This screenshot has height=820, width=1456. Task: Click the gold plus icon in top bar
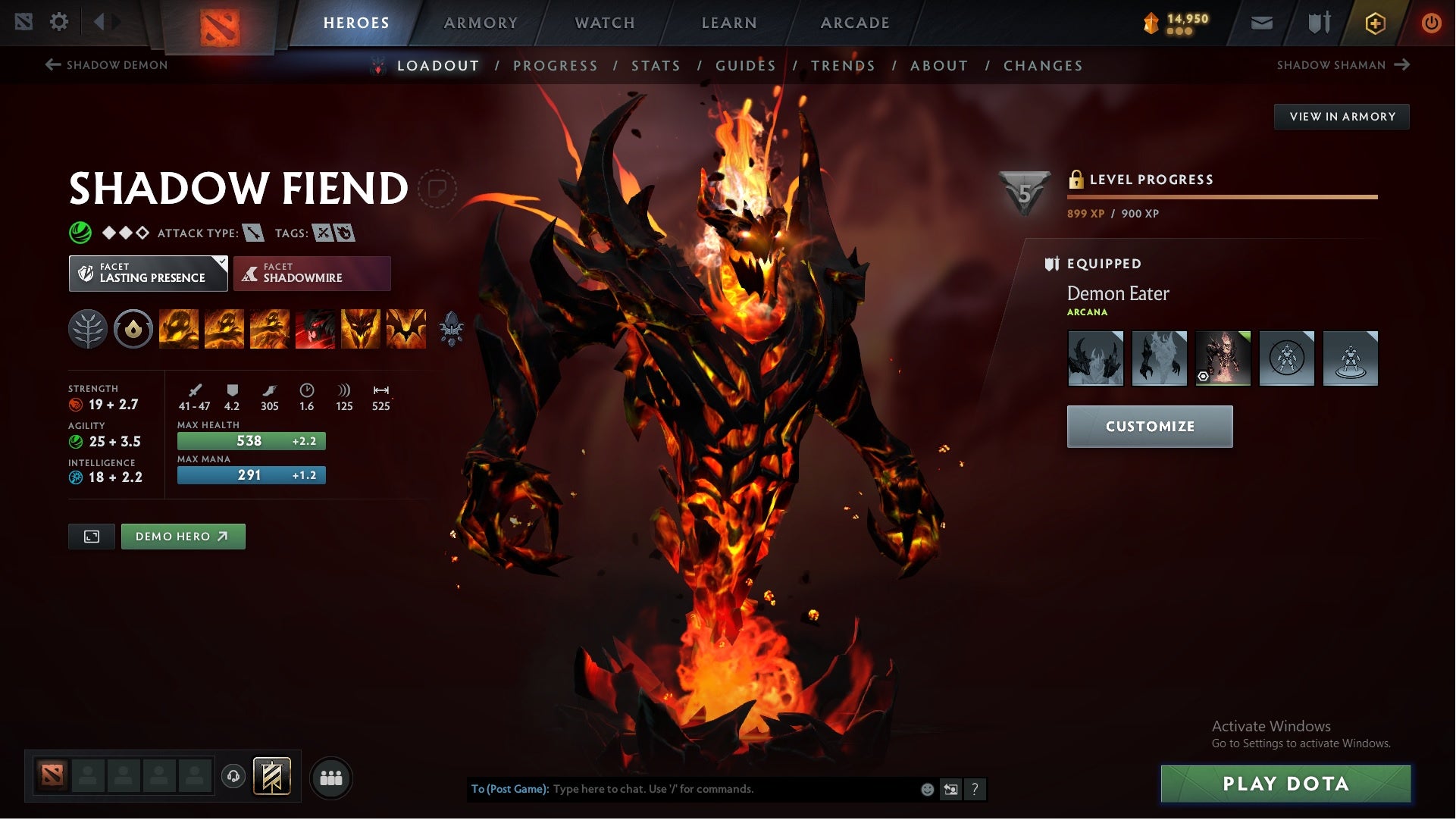tap(1374, 22)
